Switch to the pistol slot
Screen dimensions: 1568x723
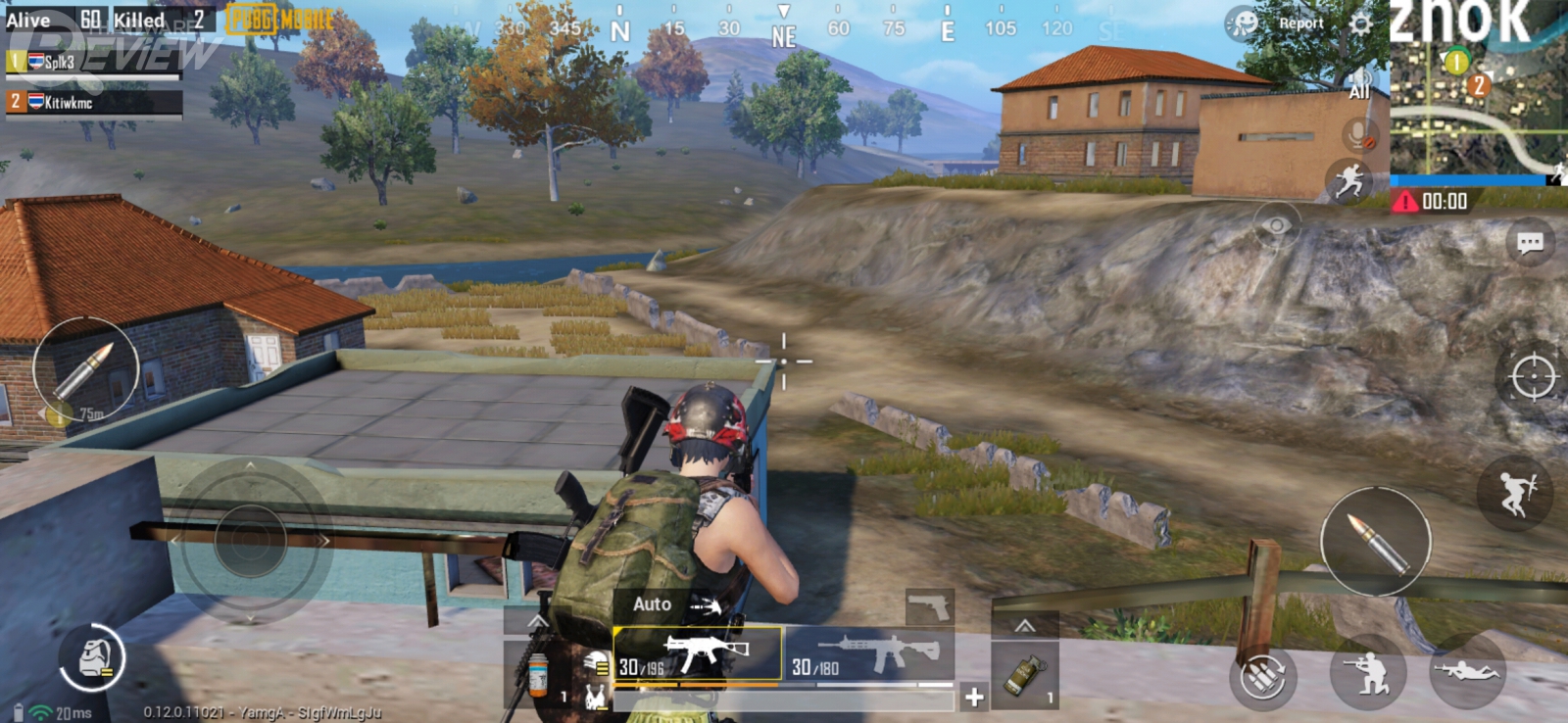(928, 607)
